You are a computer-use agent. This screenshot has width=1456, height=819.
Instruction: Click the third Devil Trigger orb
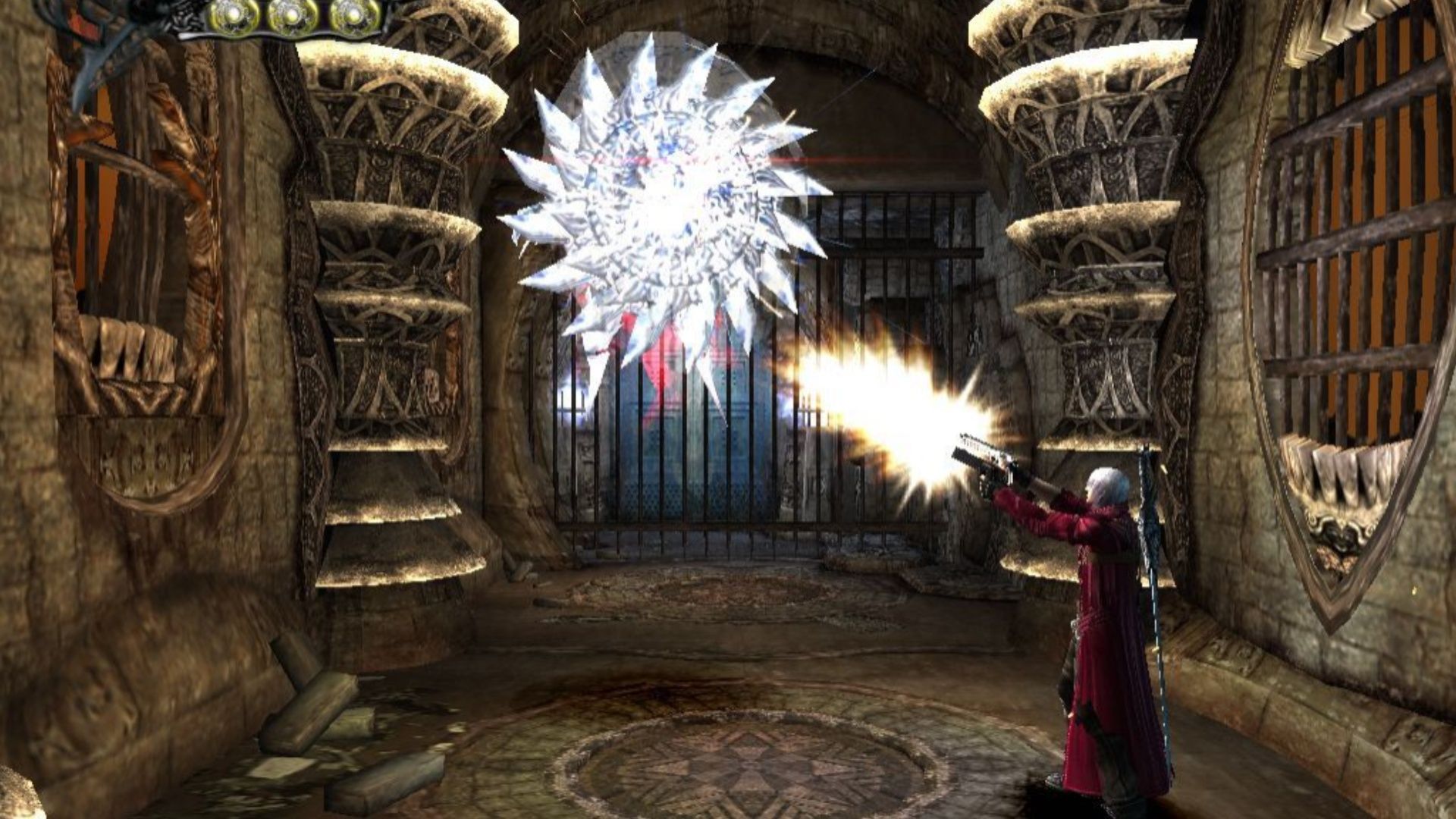pos(354,13)
